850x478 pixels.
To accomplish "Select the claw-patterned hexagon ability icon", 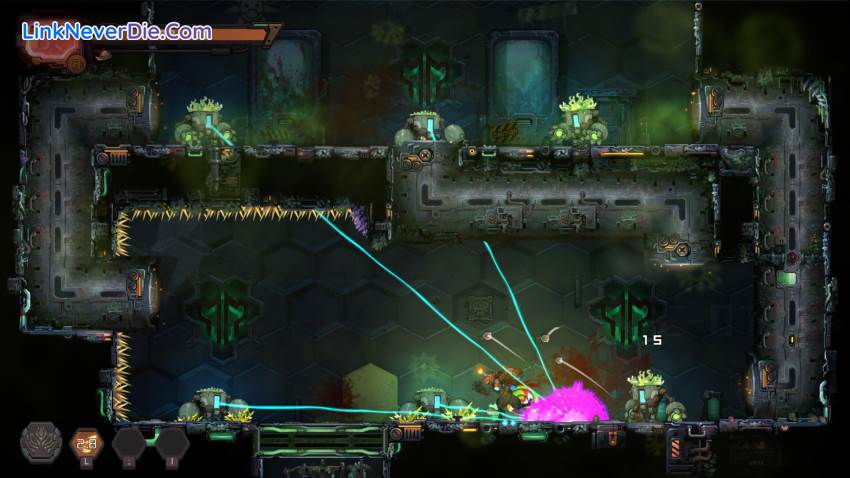I will [x=39, y=443].
